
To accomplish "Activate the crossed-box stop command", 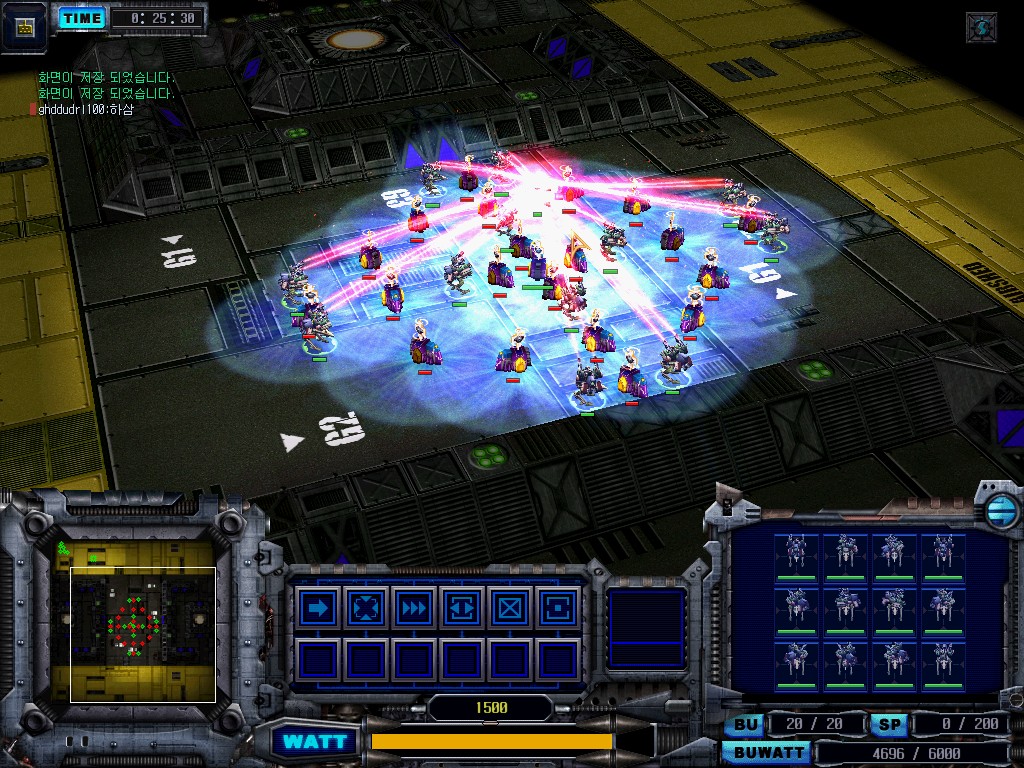I will pos(510,607).
